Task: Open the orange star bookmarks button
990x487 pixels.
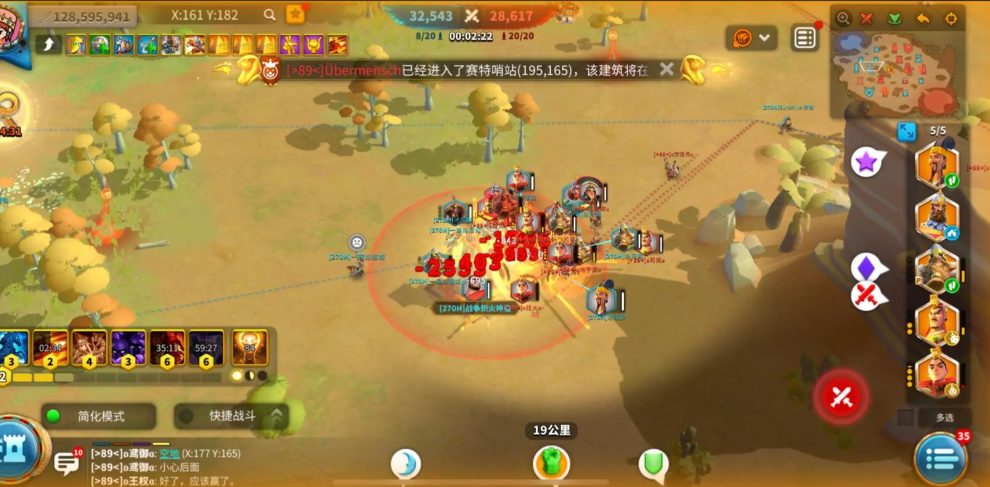Action: tap(295, 15)
